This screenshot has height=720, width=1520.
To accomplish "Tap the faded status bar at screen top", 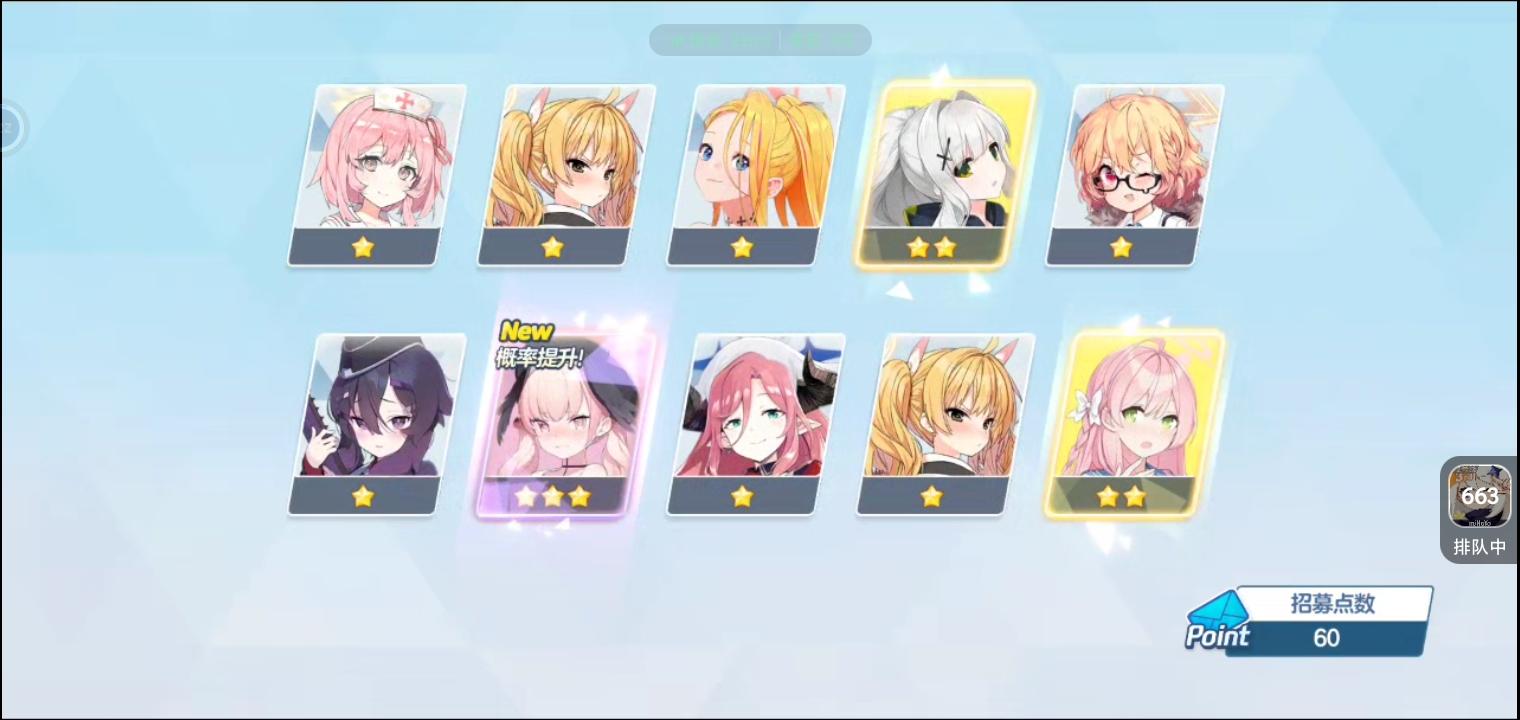I will [760, 40].
